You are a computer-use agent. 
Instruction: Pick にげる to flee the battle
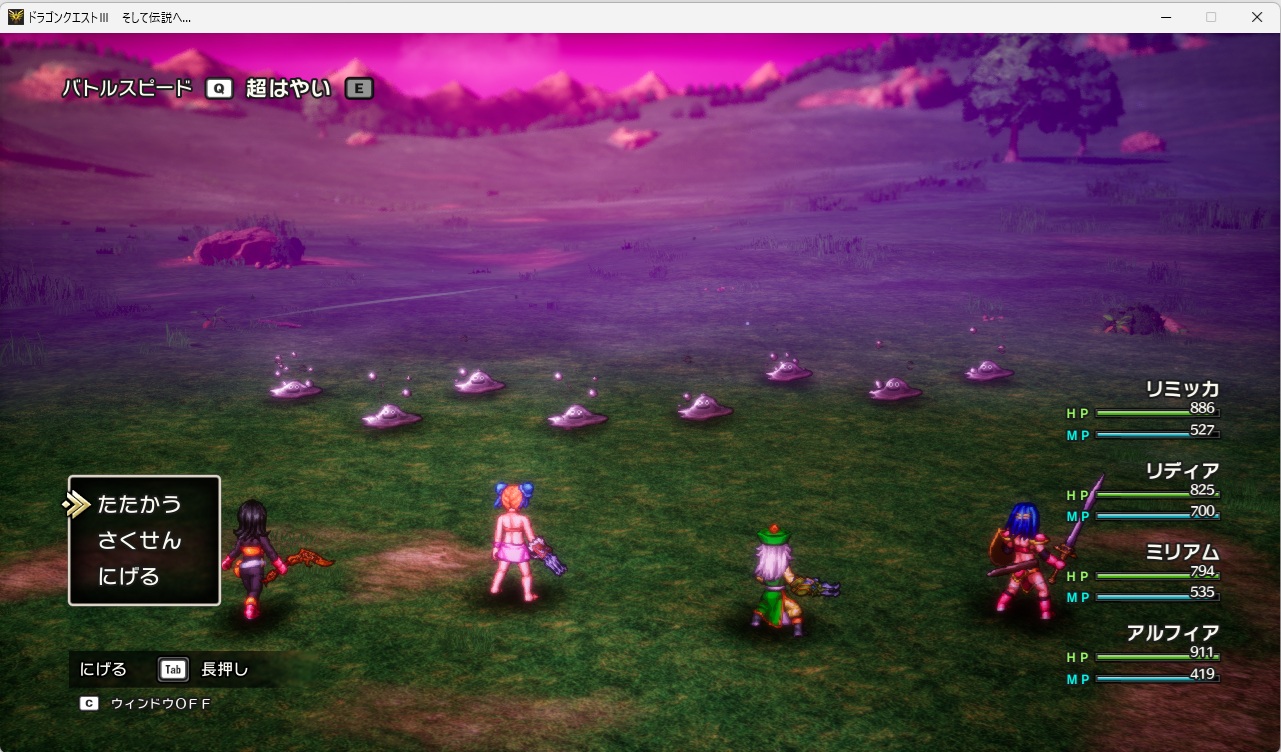point(128,576)
